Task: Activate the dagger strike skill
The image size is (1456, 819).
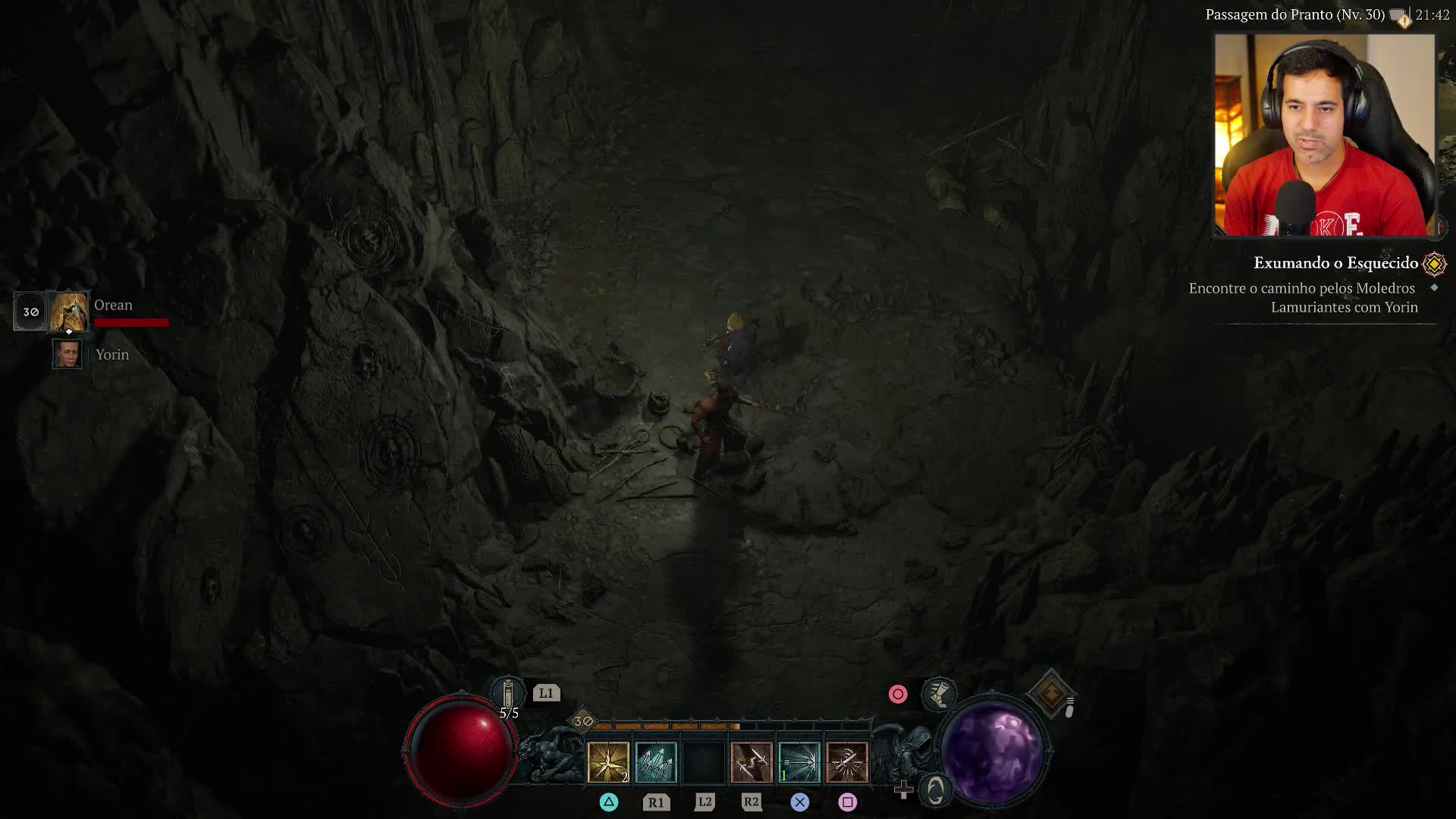Action: point(847,762)
